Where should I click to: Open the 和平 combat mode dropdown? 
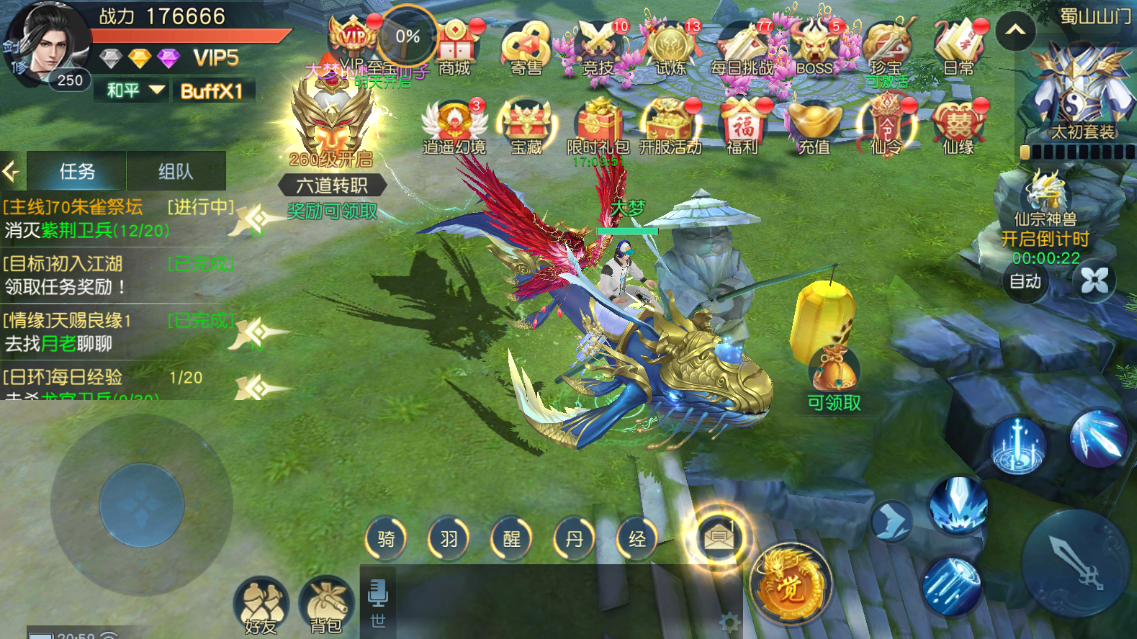click(x=136, y=91)
